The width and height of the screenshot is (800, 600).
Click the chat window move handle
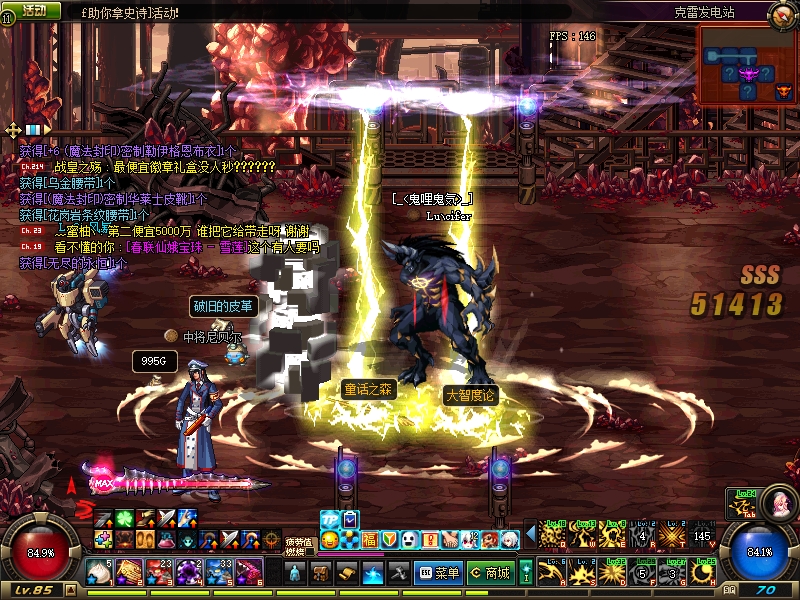pyautogui.click(x=13, y=130)
